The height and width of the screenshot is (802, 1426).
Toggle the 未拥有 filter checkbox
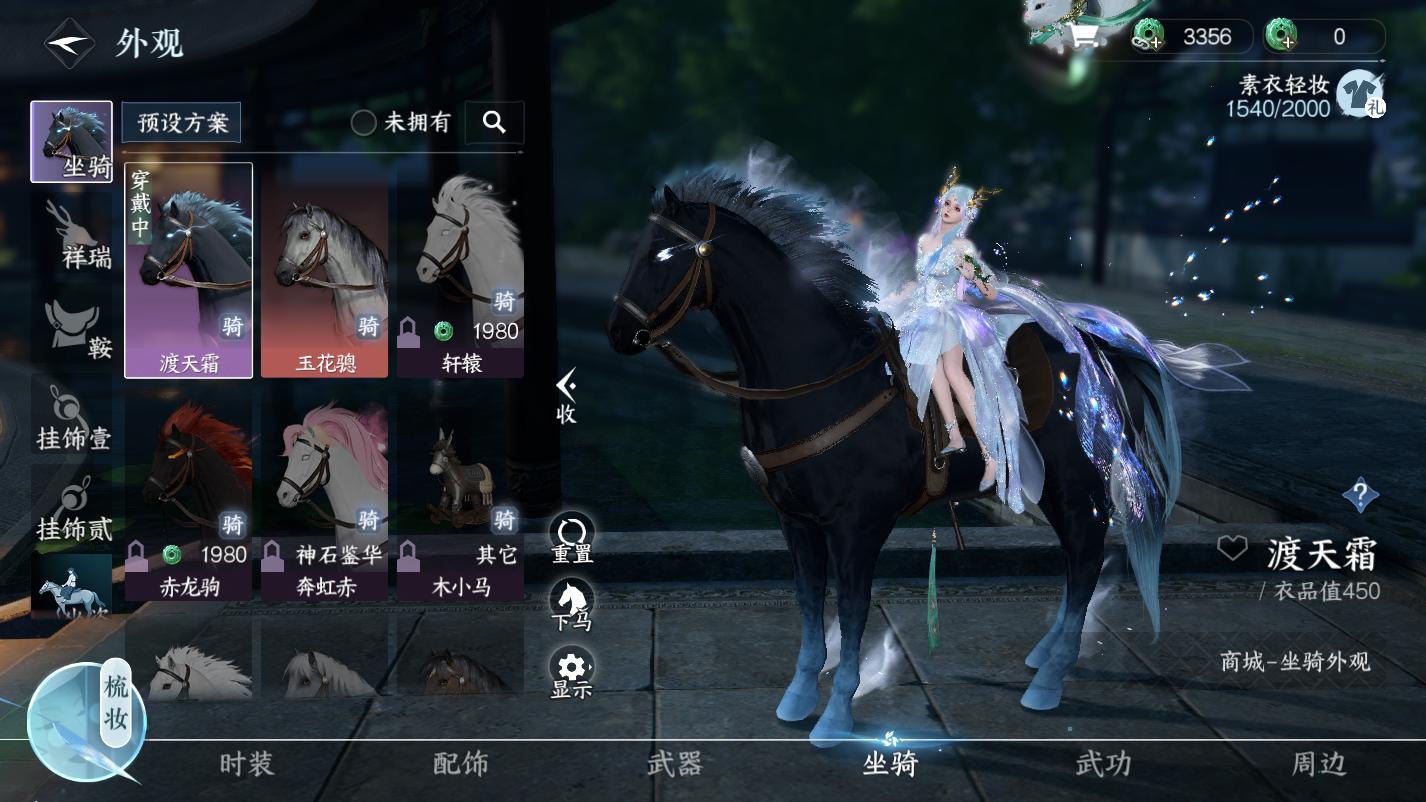point(364,123)
